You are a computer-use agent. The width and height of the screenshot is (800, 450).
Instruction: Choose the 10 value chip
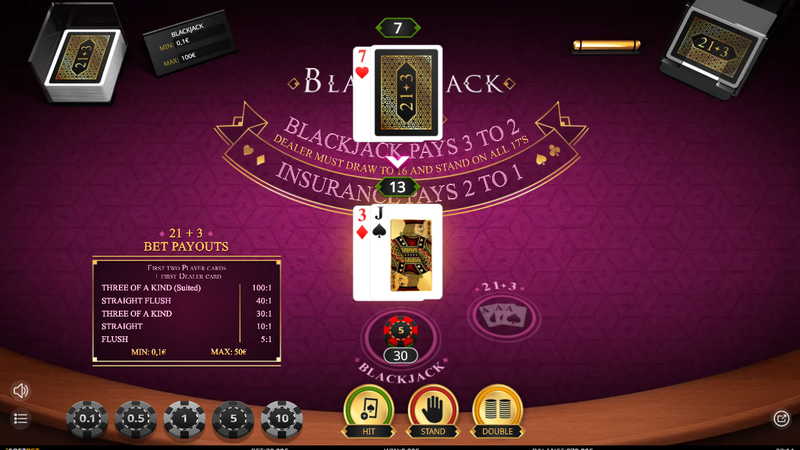click(x=282, y=419)
